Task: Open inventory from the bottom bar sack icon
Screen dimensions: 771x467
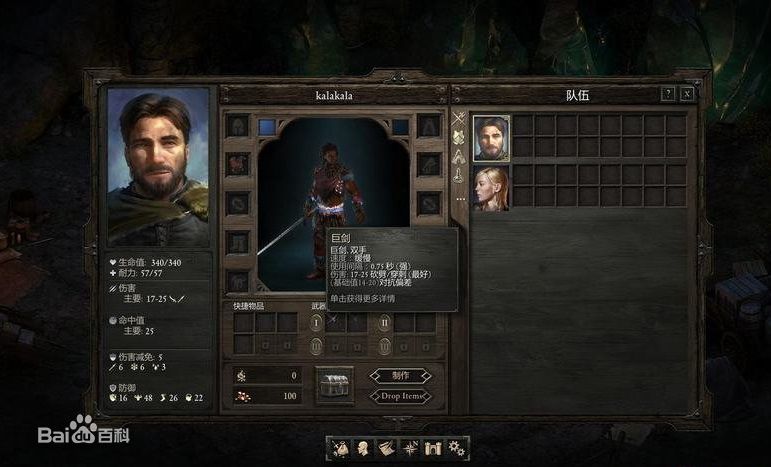Action: [x=341, y=447]
